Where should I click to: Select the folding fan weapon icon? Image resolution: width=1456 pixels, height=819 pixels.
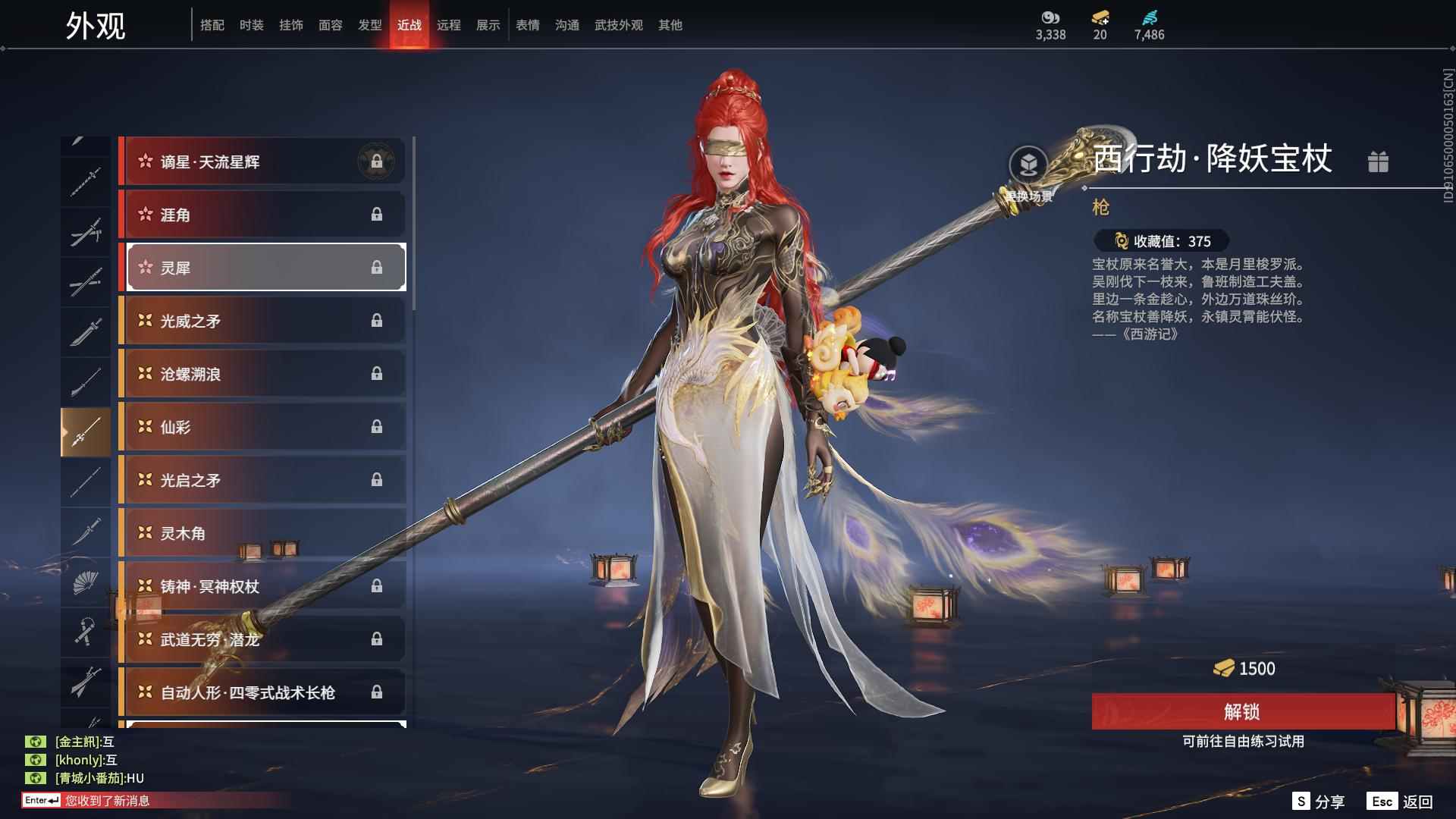[x=86, y=582]
